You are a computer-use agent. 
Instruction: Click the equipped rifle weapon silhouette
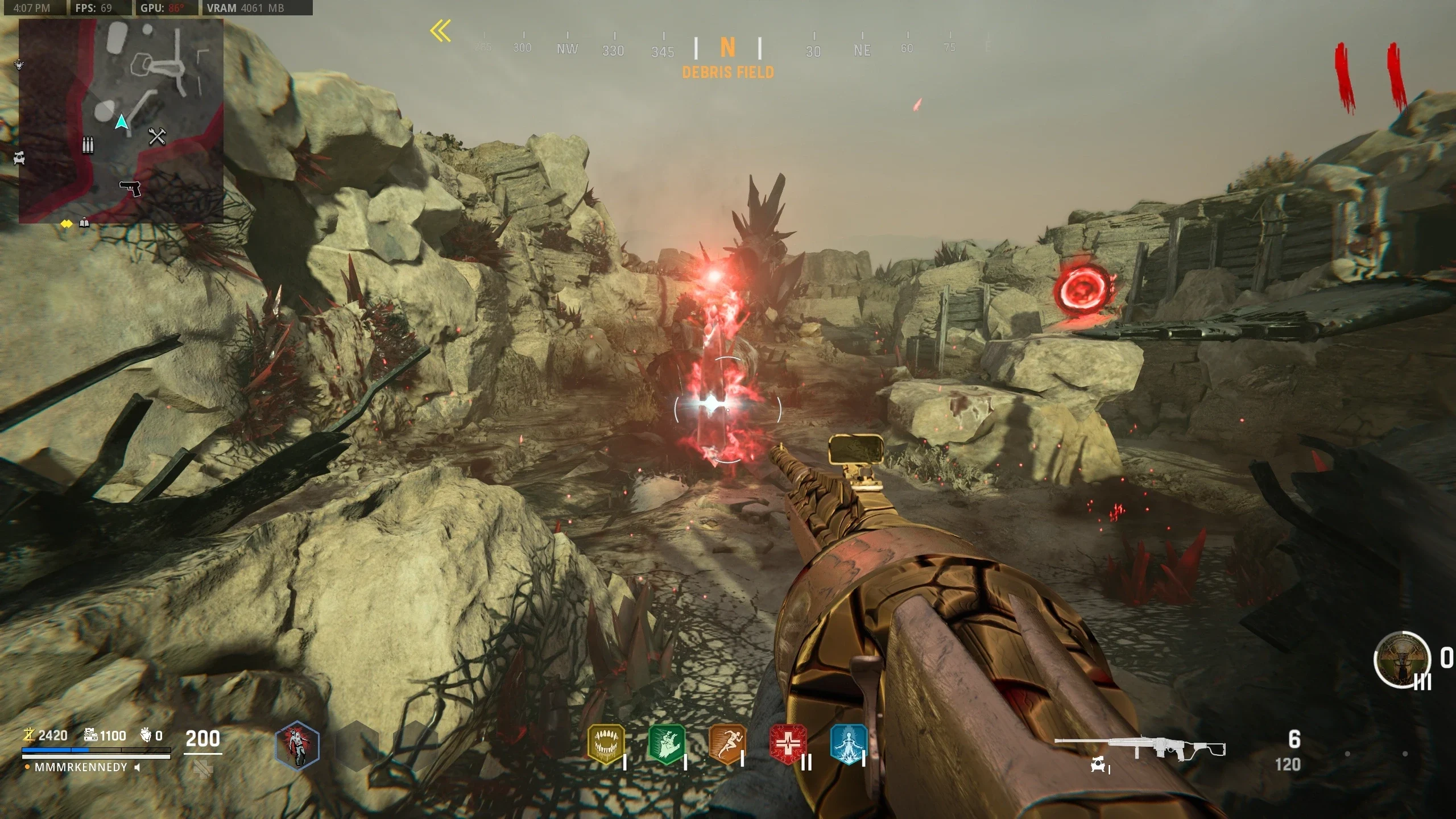coord(1139,748)
